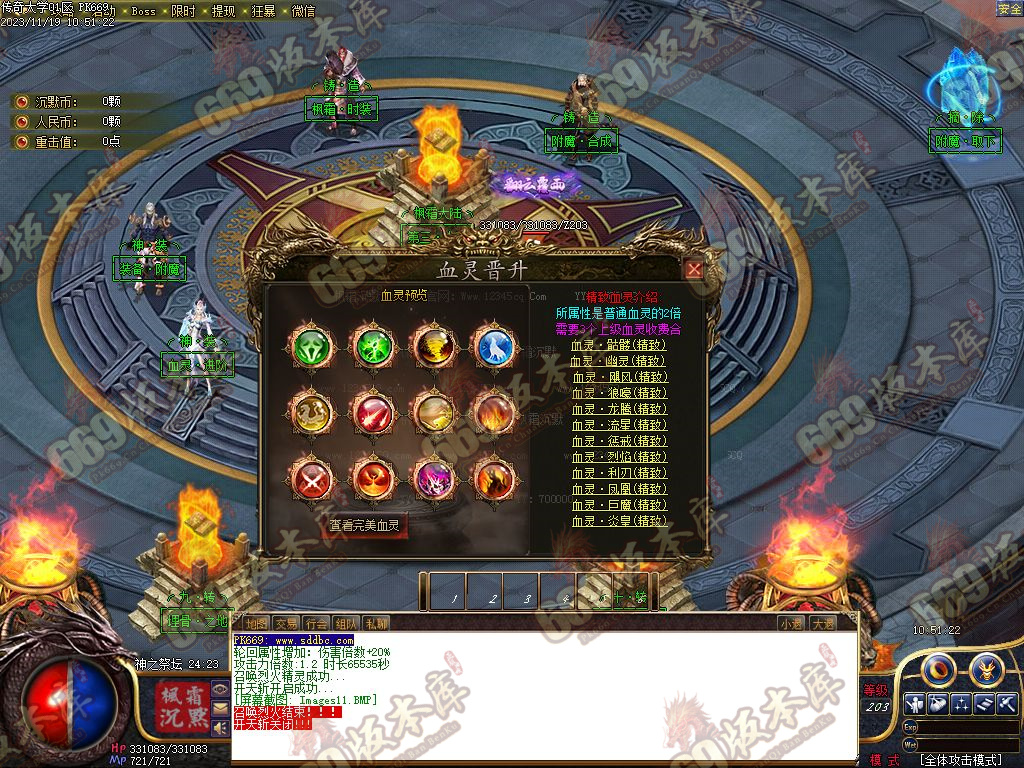Open the 提现 top menu

tap(224, 11)
